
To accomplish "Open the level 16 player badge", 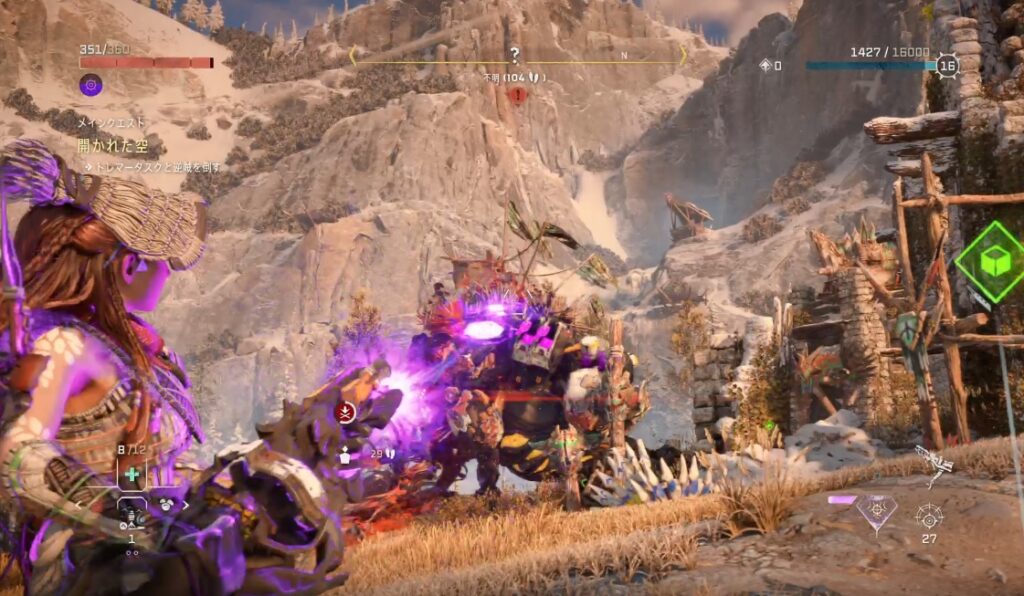I will (x=947, y=65).
